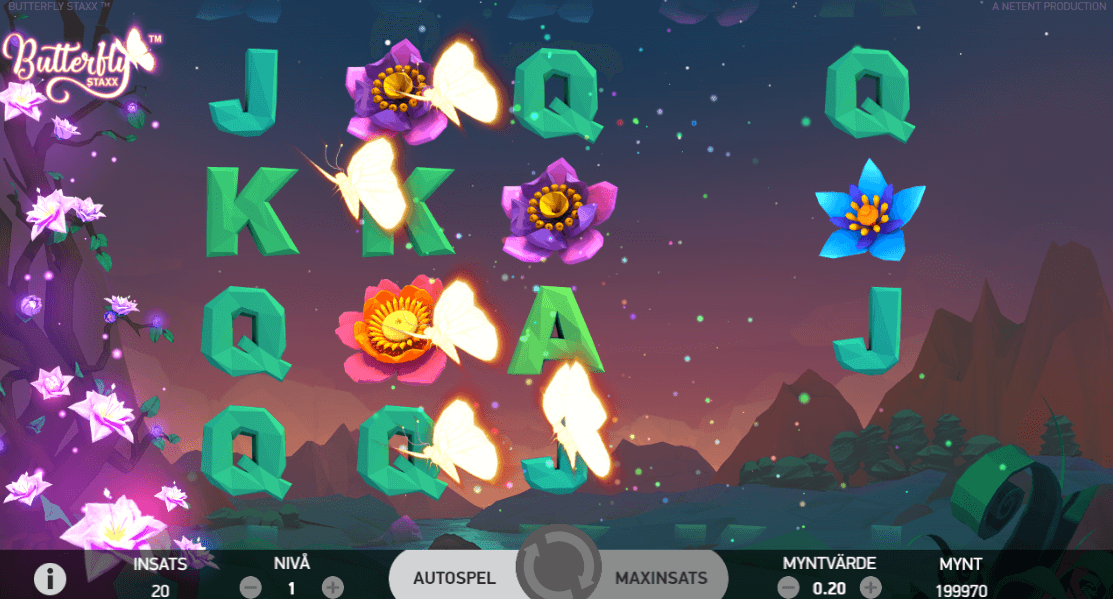
Task: Spin the reels with the round button
Action: click(558, 572)
